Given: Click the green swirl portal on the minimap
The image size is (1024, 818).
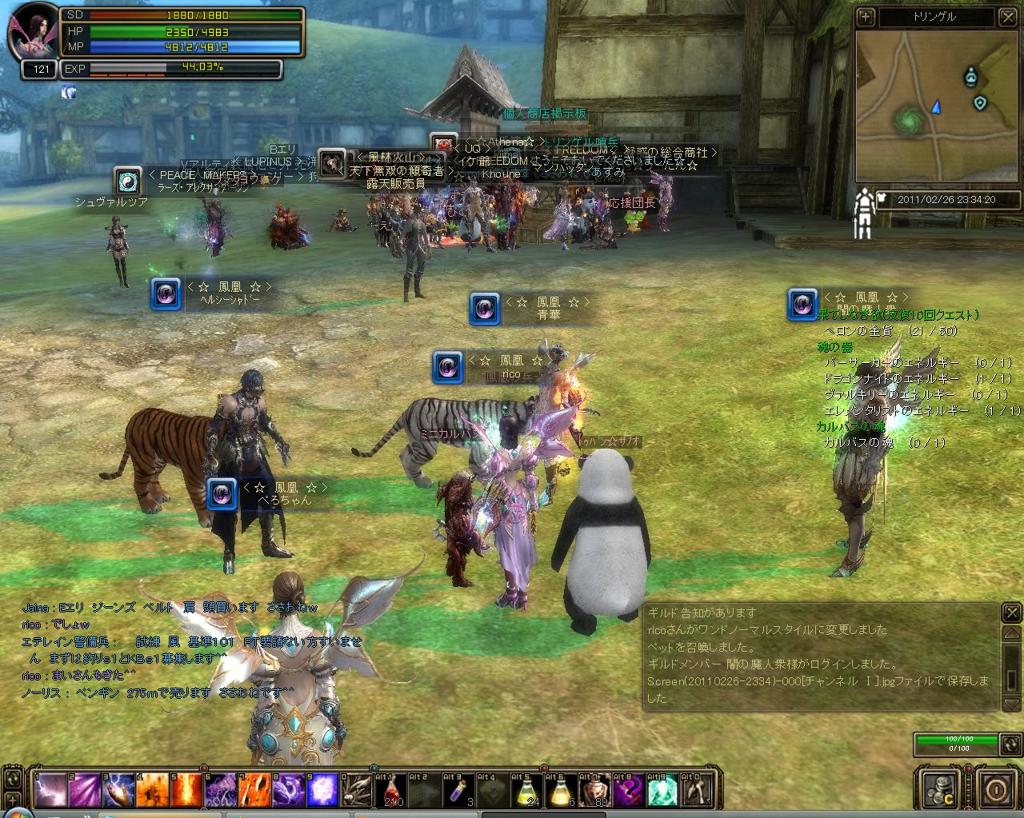Looking at the screenshot, I should (909, 120).
